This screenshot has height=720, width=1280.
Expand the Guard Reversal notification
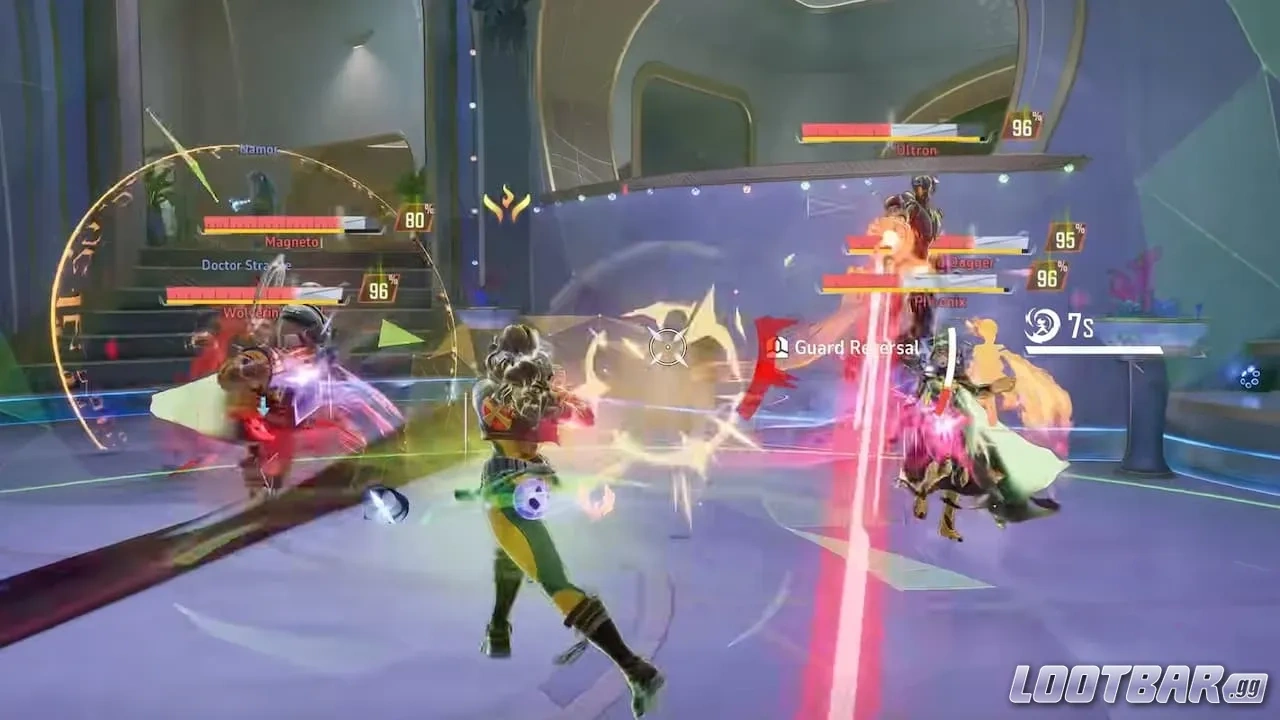point(853,348)
